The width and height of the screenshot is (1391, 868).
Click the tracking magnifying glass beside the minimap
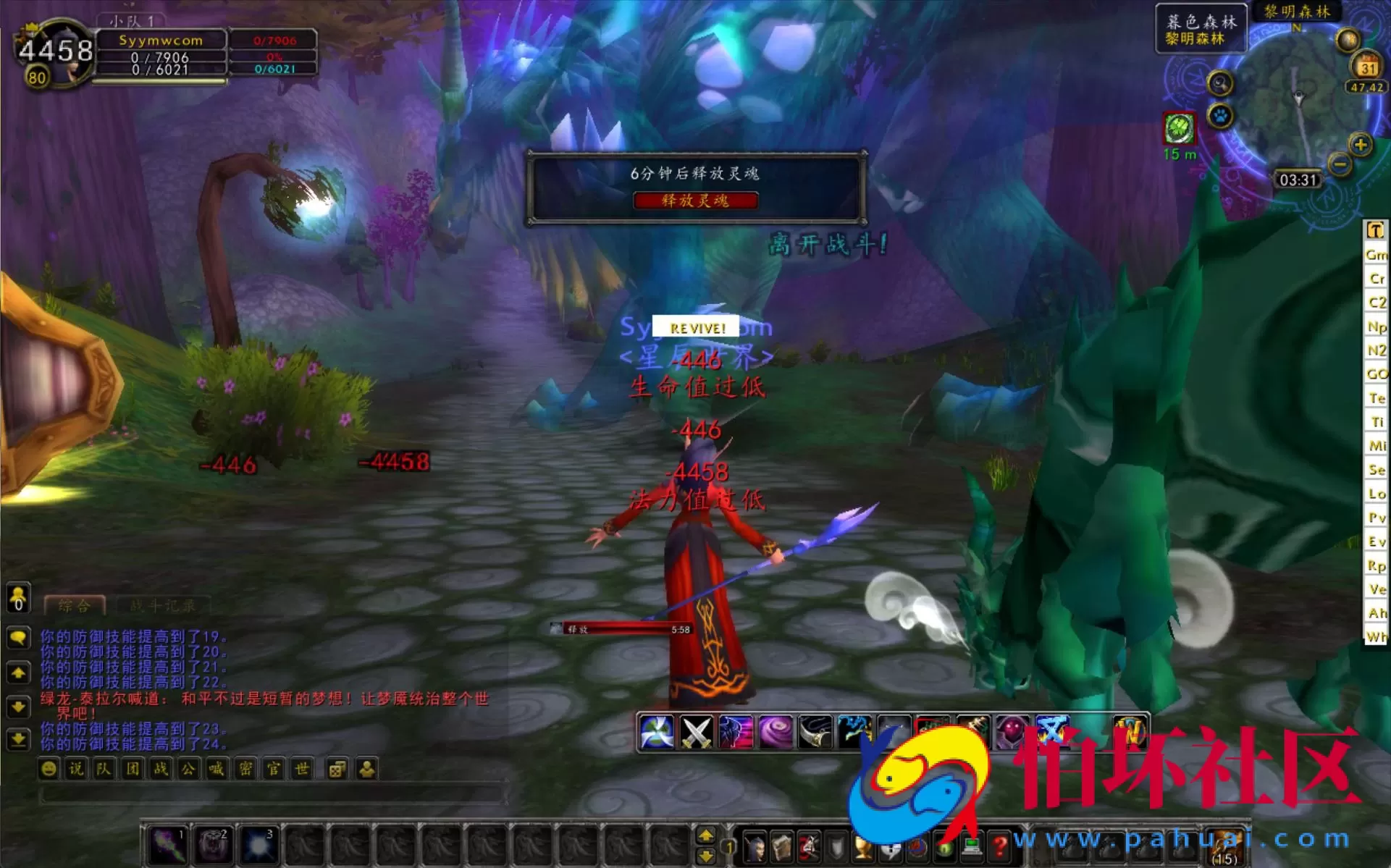click(1218, 83)
